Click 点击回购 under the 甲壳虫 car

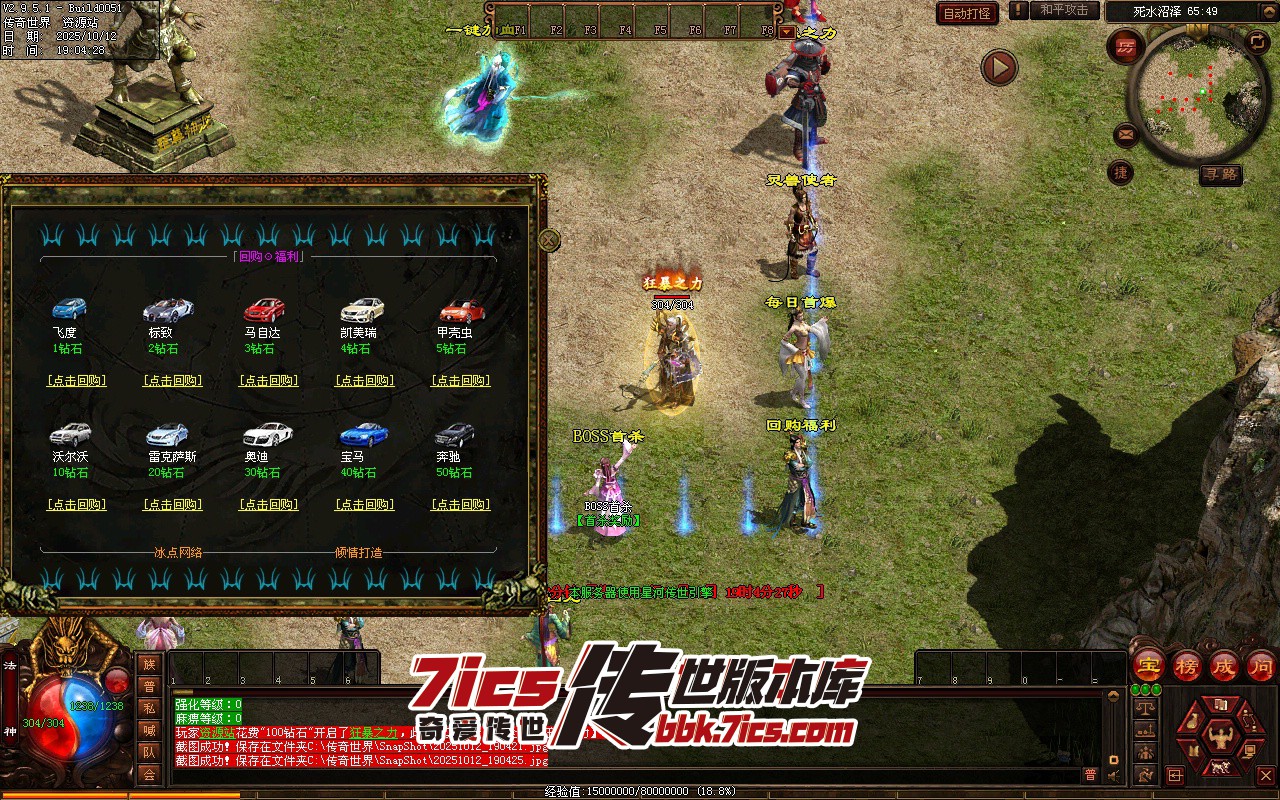click(x=460, y=381)
